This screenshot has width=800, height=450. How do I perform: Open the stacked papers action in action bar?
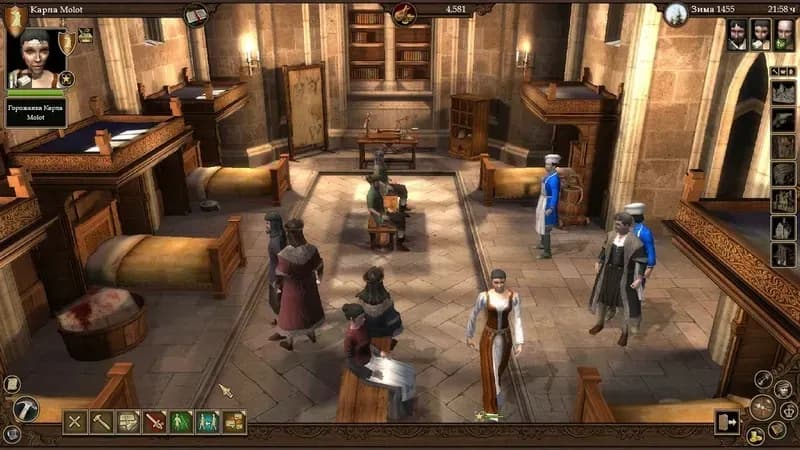[x=129, y=422]
